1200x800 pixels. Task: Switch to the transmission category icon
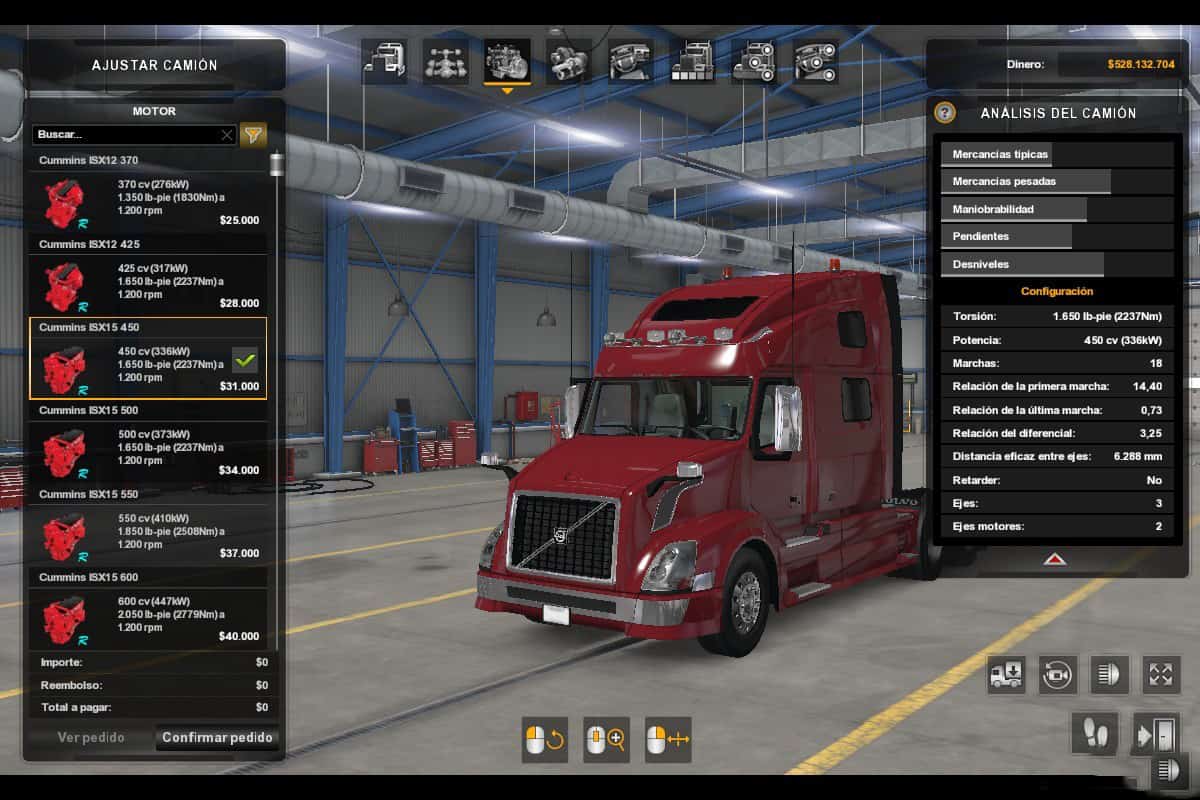click(x=569, y=62)
